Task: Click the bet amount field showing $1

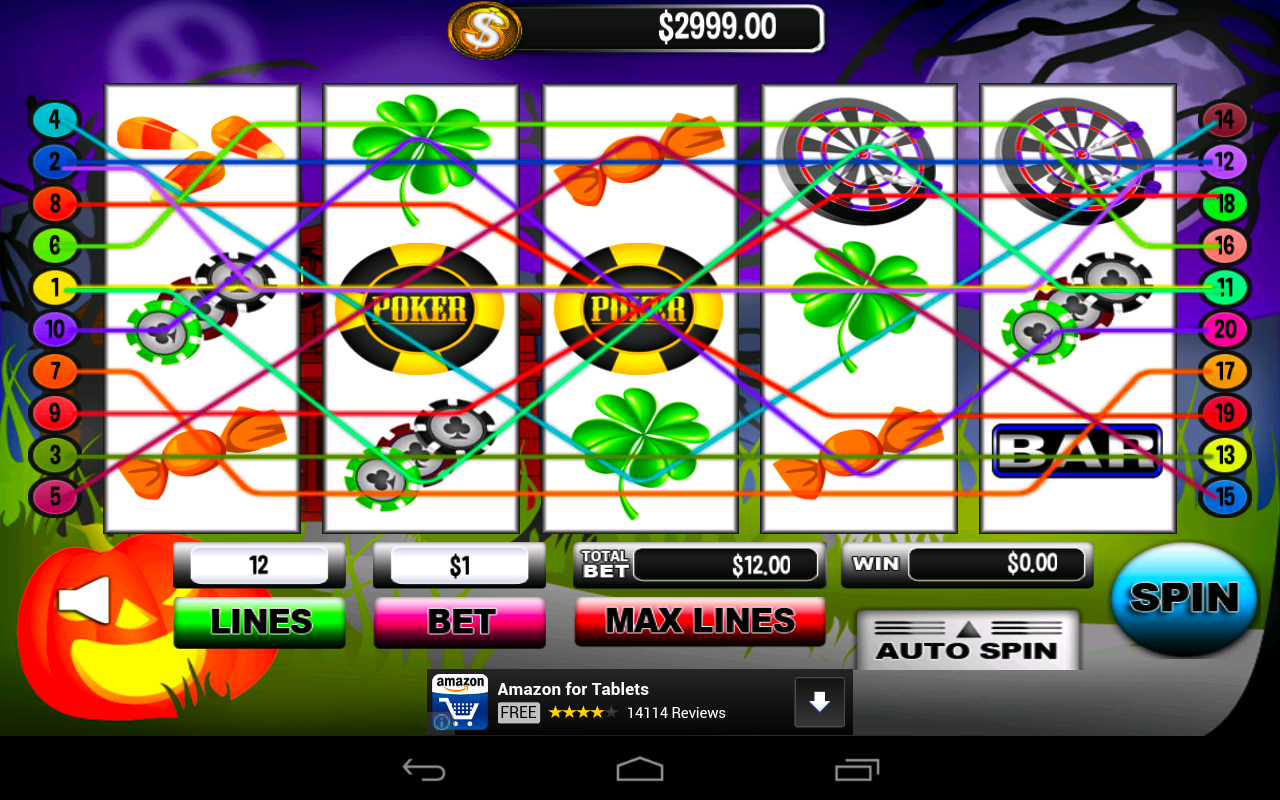Action: point(459,564)
